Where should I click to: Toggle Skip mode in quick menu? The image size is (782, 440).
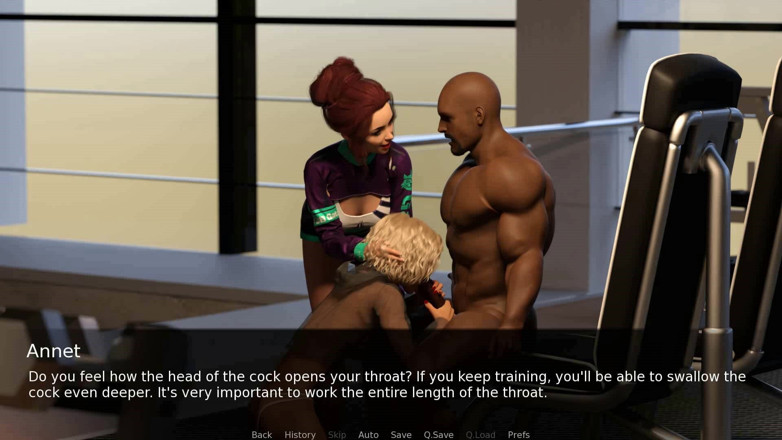(x=337, y=435)
